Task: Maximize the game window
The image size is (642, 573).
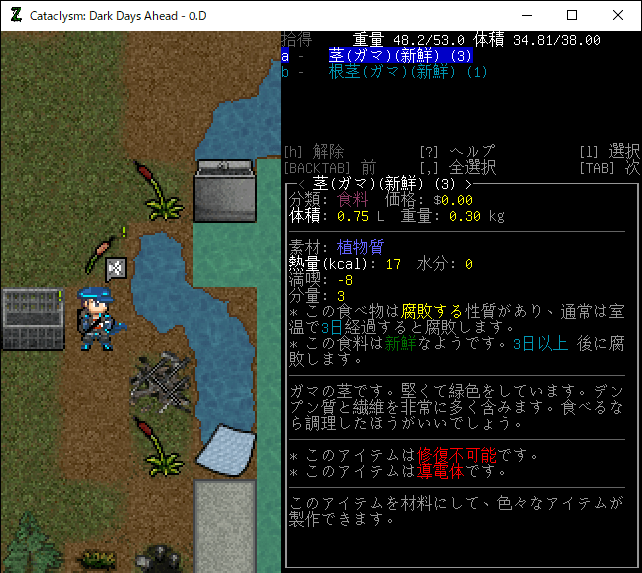Action: pyautogui.click(x=572, y=15)
